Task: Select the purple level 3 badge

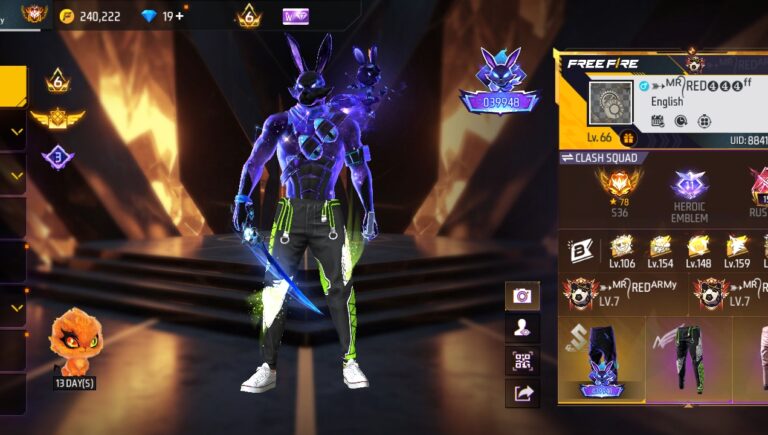Action: (57, 157)
